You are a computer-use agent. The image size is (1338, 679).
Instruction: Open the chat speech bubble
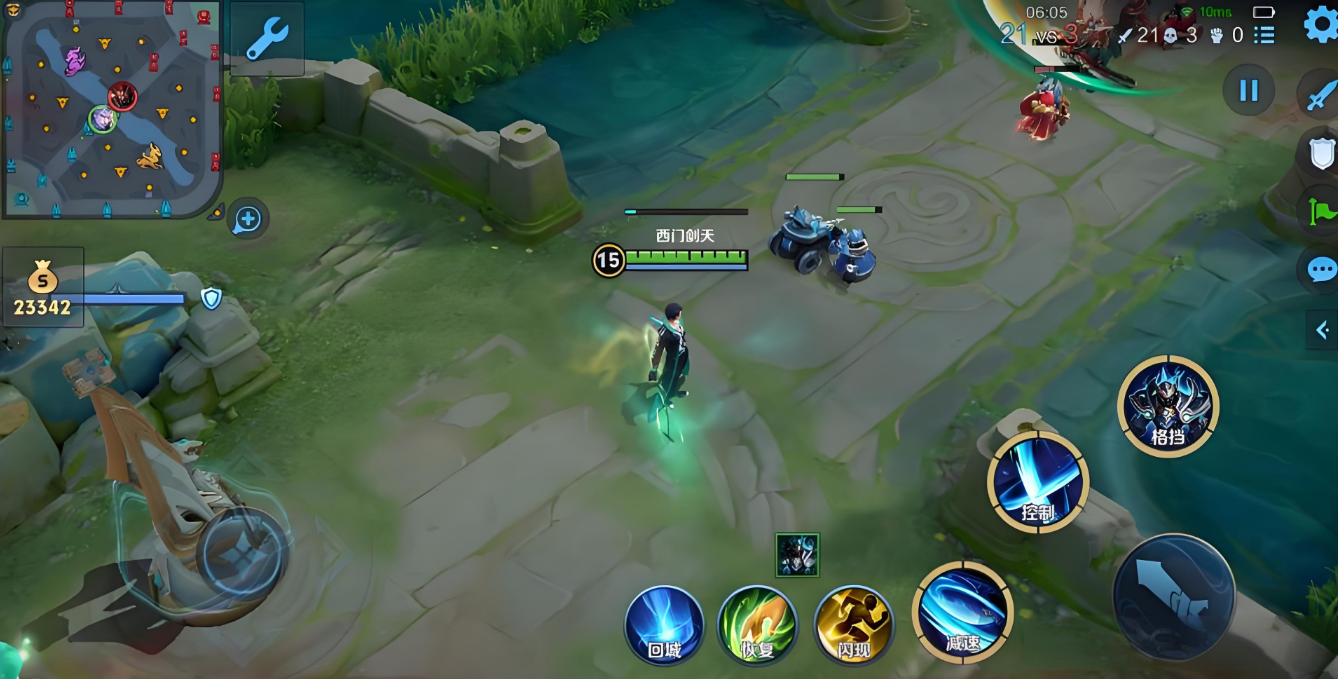(1322, 269)
